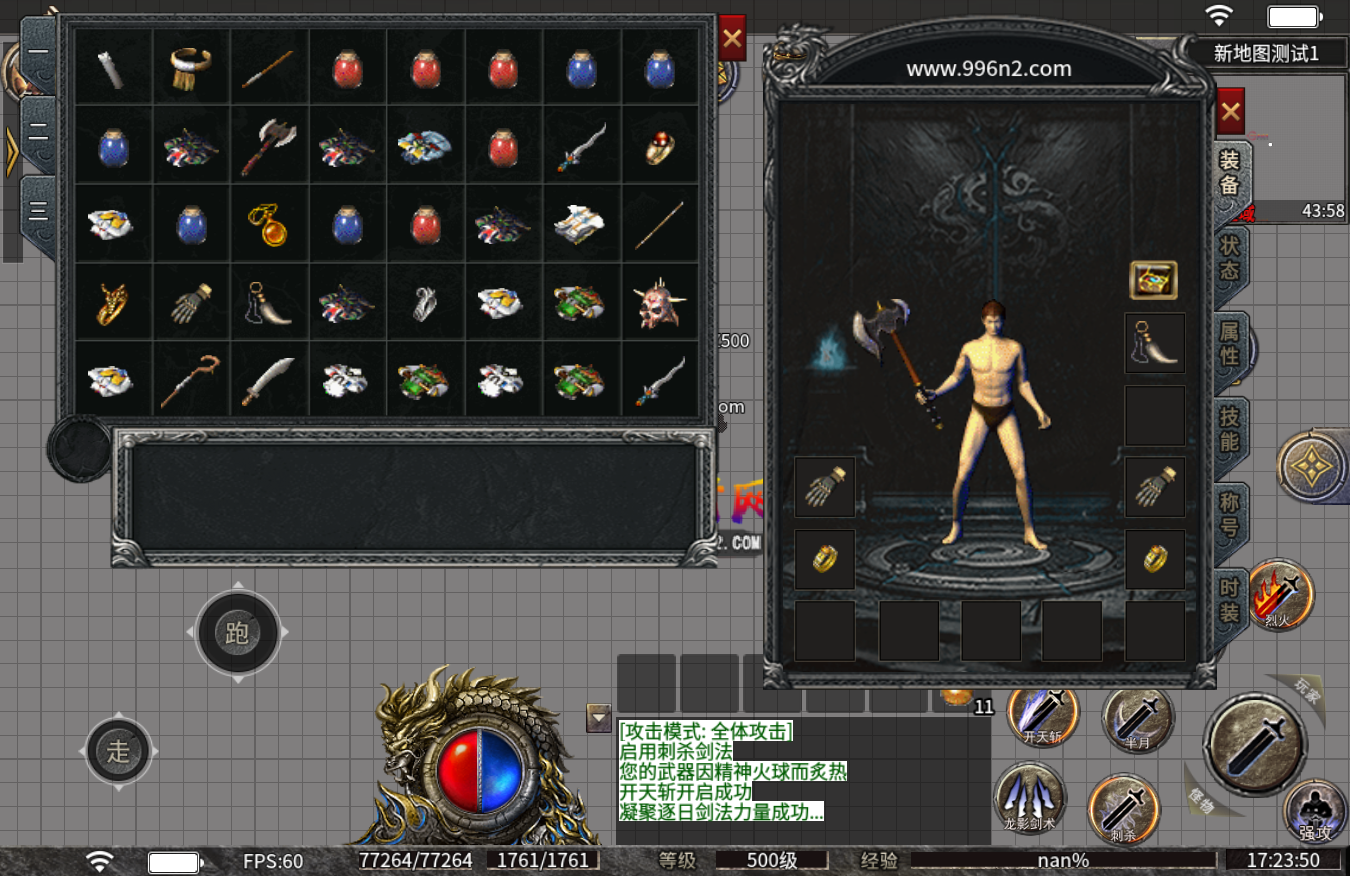
Task: Open the 称号 titles tab
Action: coord(1230,513)
